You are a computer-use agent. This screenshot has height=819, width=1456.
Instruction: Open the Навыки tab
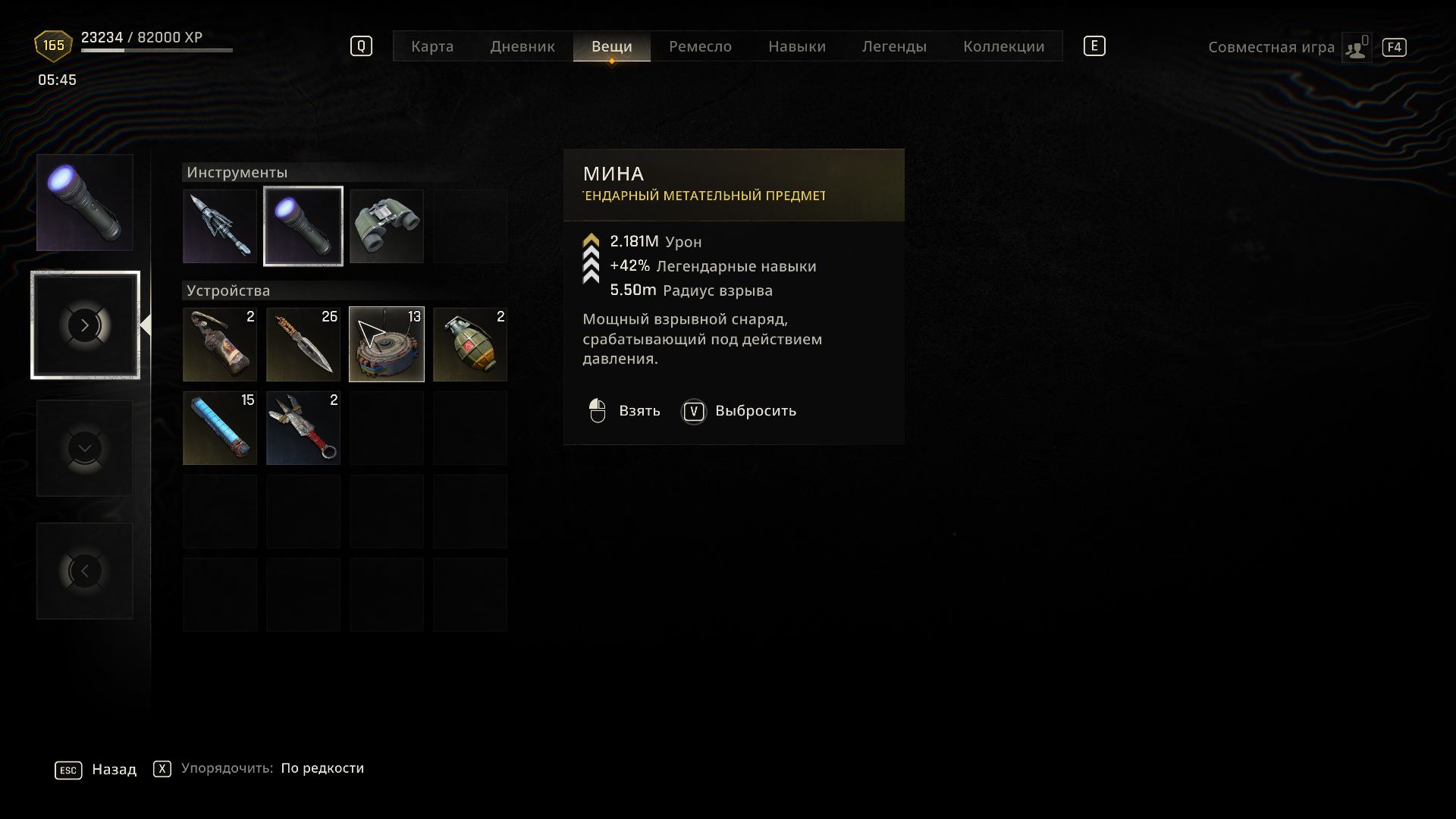[x=796, y=46]
